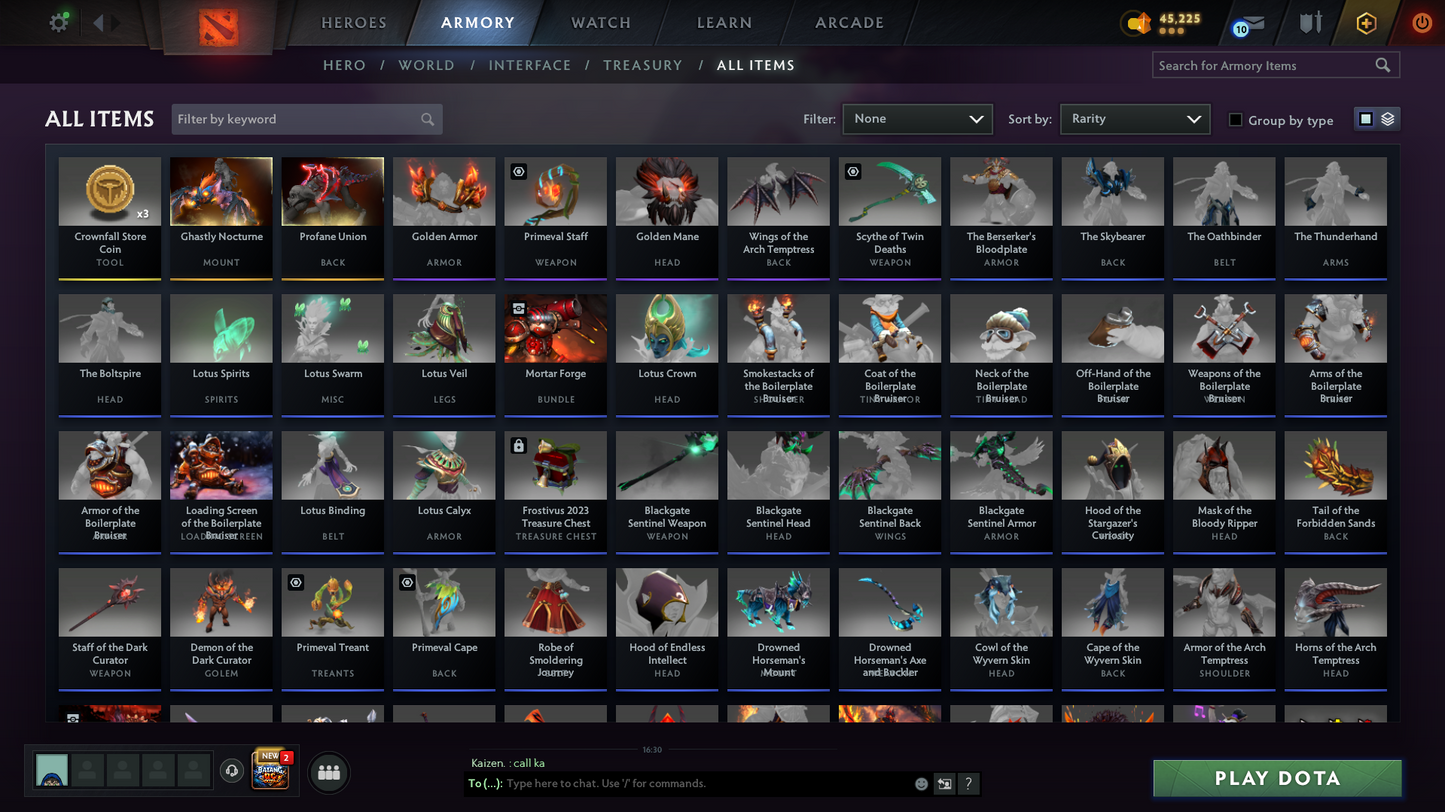
Task: Open the Filter dropdown set to None
Action: pyautogui.click(x=916, y=118)
